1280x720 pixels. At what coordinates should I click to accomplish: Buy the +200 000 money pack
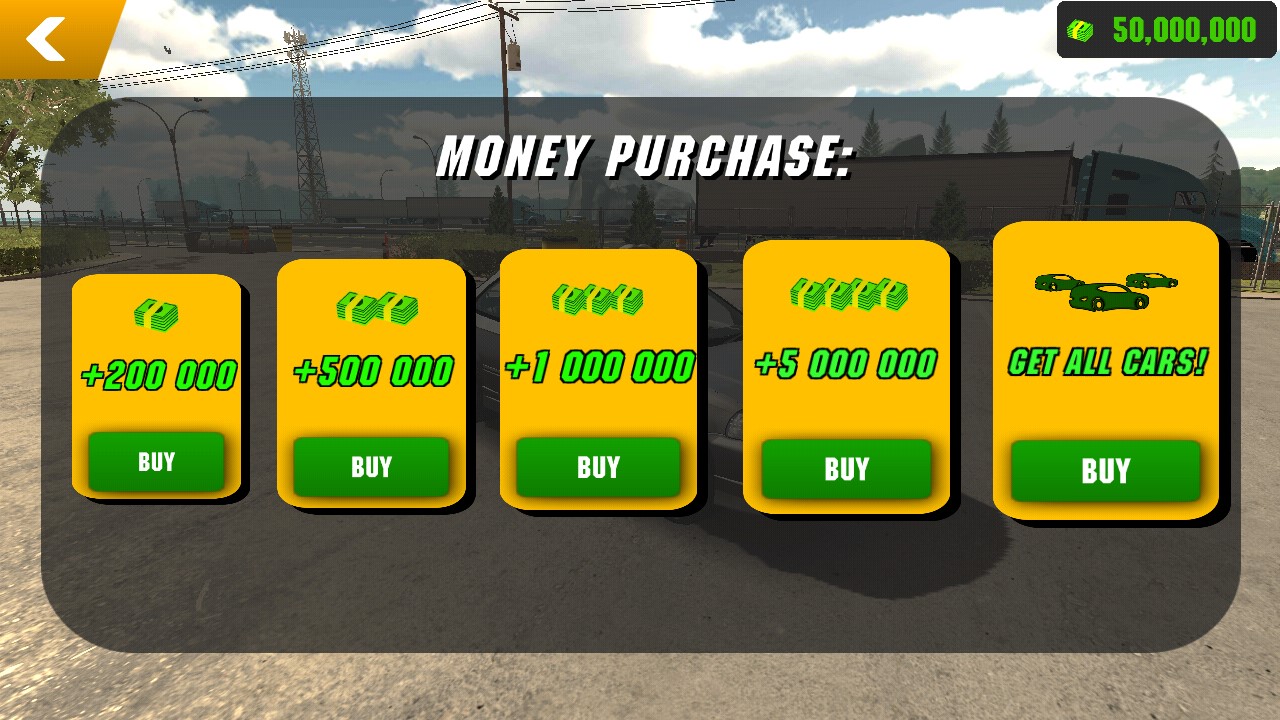pos(156,462)
